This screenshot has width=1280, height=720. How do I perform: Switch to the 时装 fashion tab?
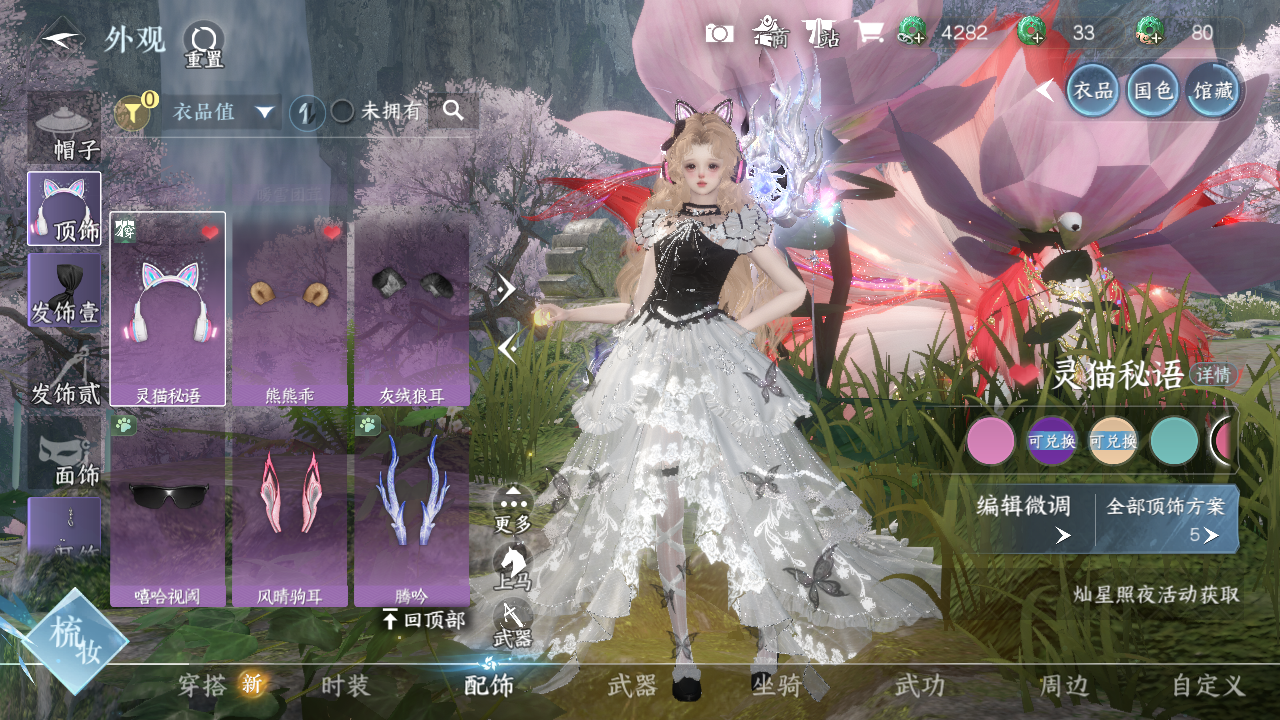tap(345, 686)
